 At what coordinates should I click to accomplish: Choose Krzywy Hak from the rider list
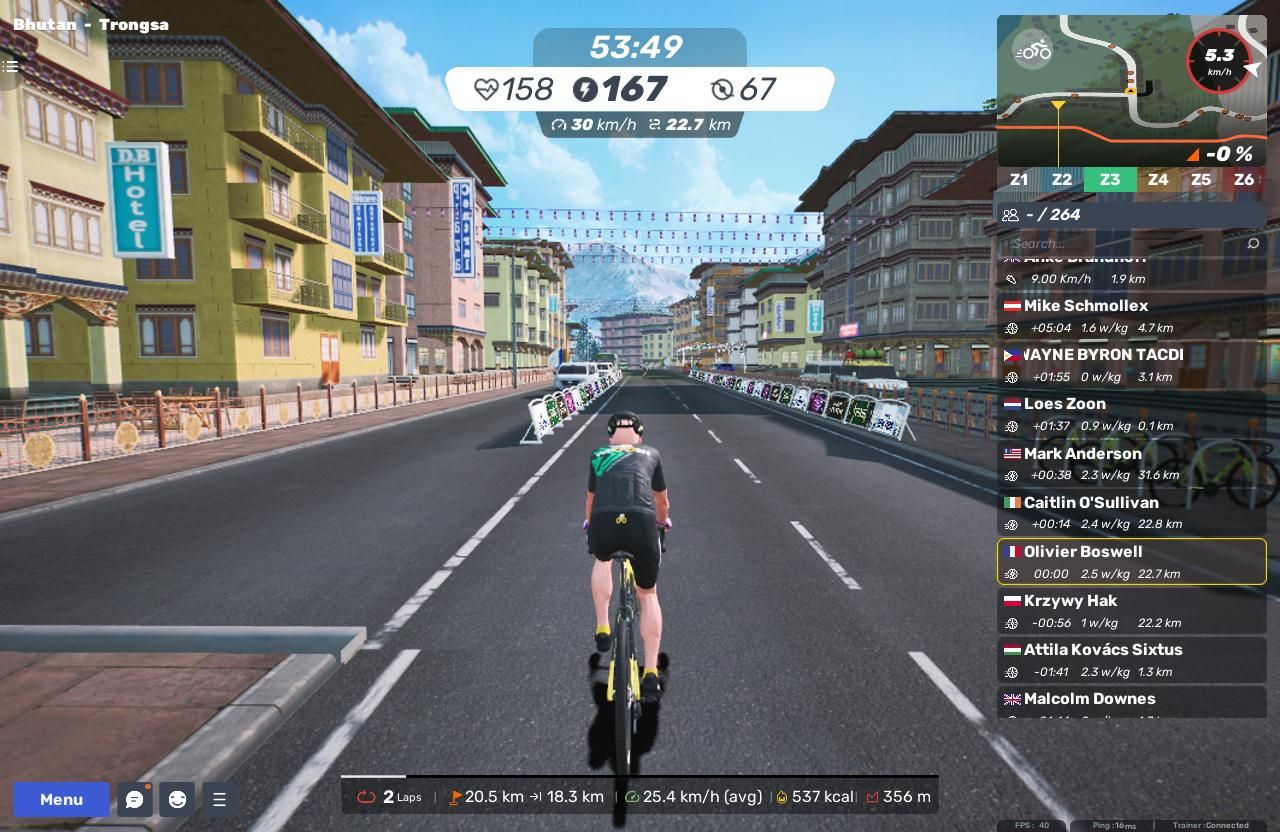coord(1131,611)
